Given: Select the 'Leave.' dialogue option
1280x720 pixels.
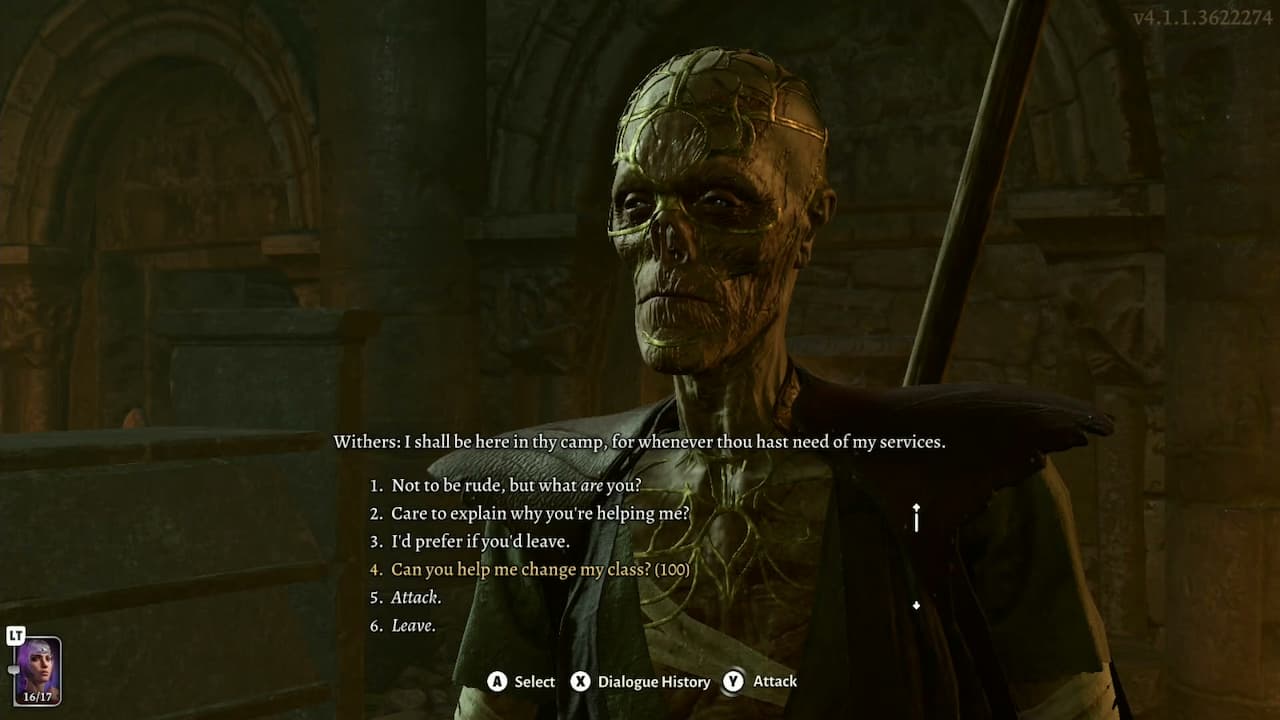Looking at the screenshot, I should click(x=402, y=625).
